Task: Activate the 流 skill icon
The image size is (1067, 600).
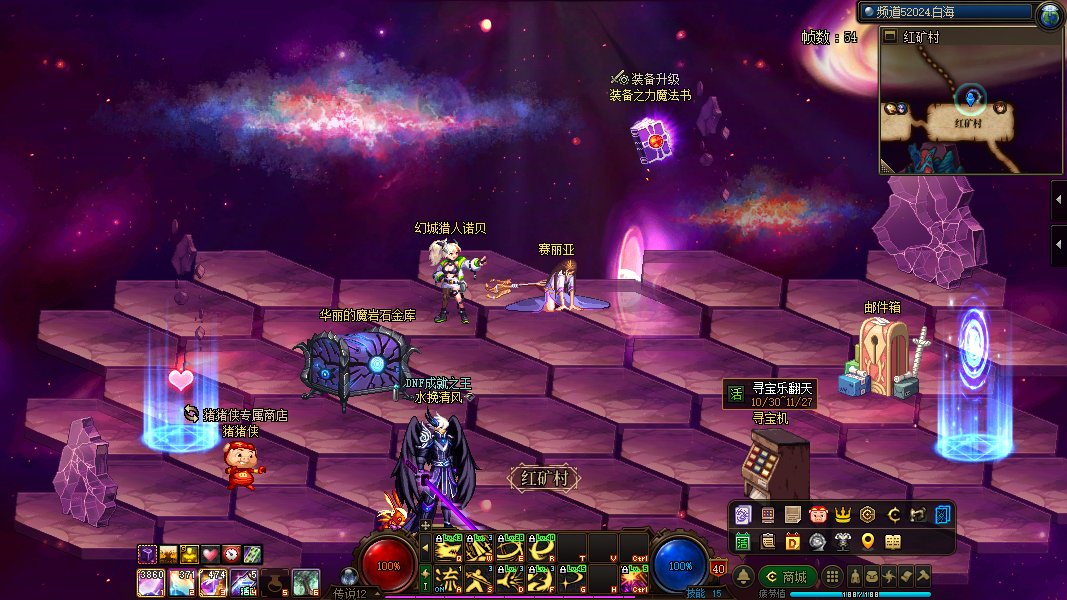Action: point(449,578)
